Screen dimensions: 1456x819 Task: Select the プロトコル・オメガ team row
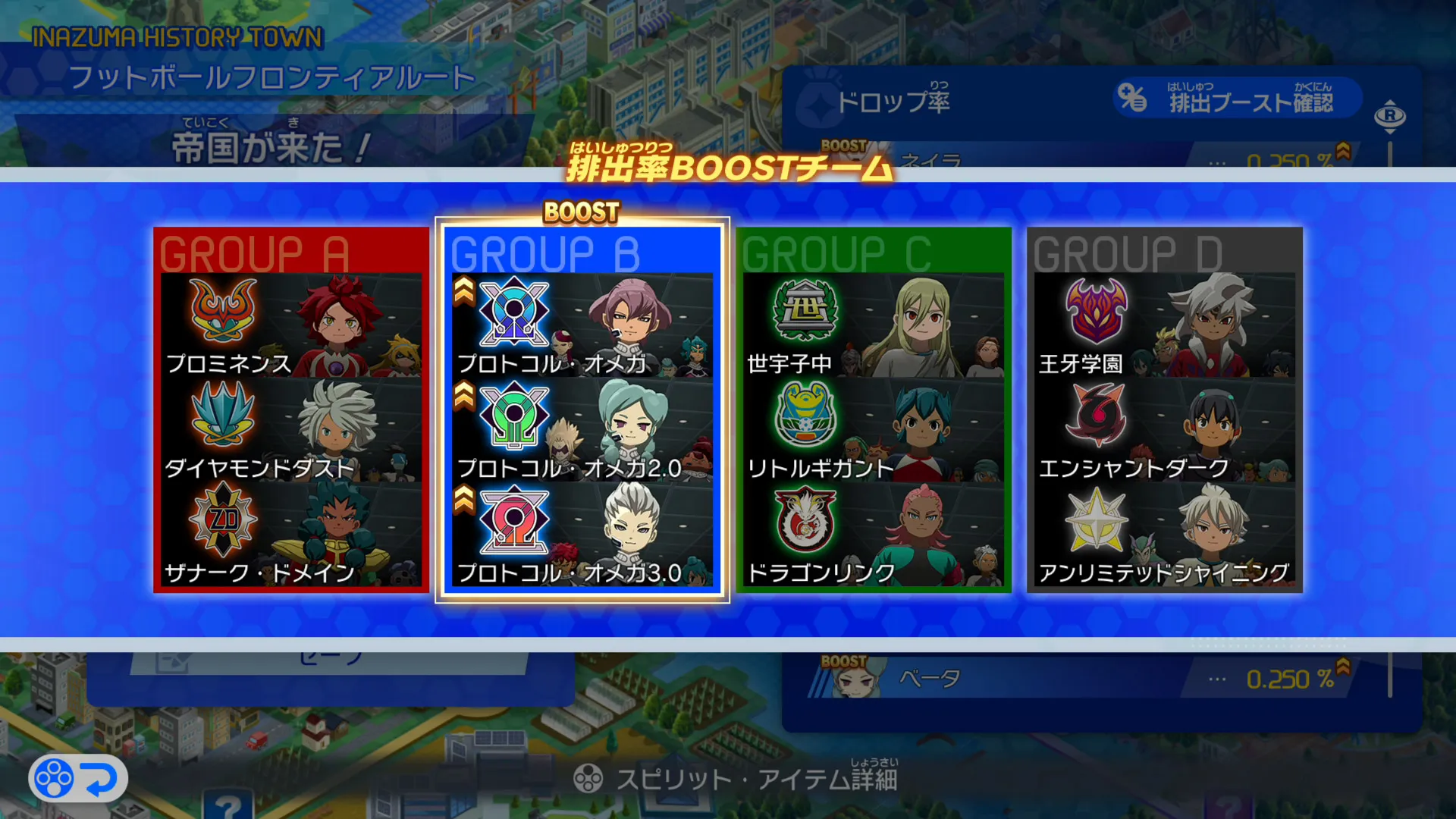point(582,325)
